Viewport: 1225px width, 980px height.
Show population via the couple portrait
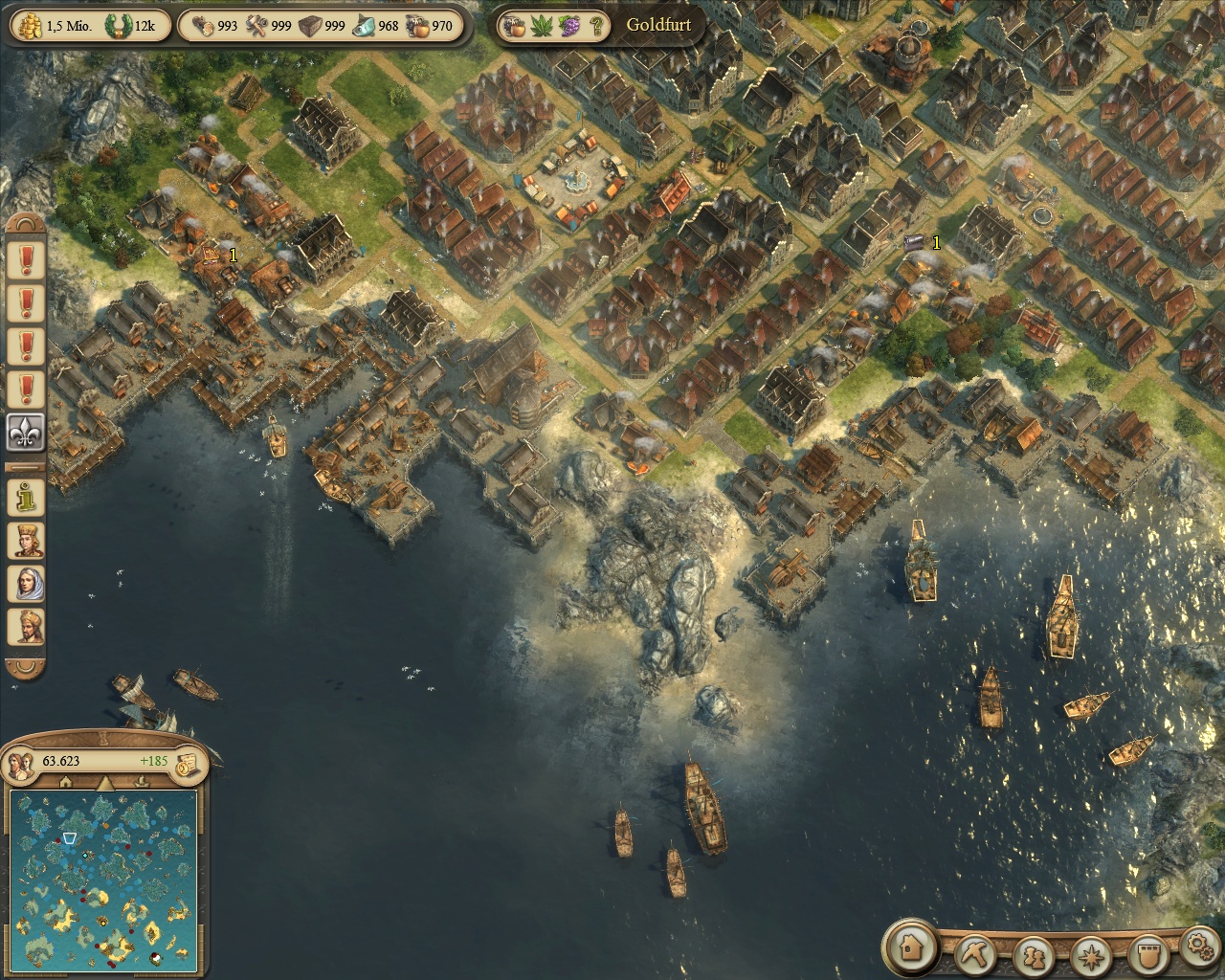[x=21, y=762]
